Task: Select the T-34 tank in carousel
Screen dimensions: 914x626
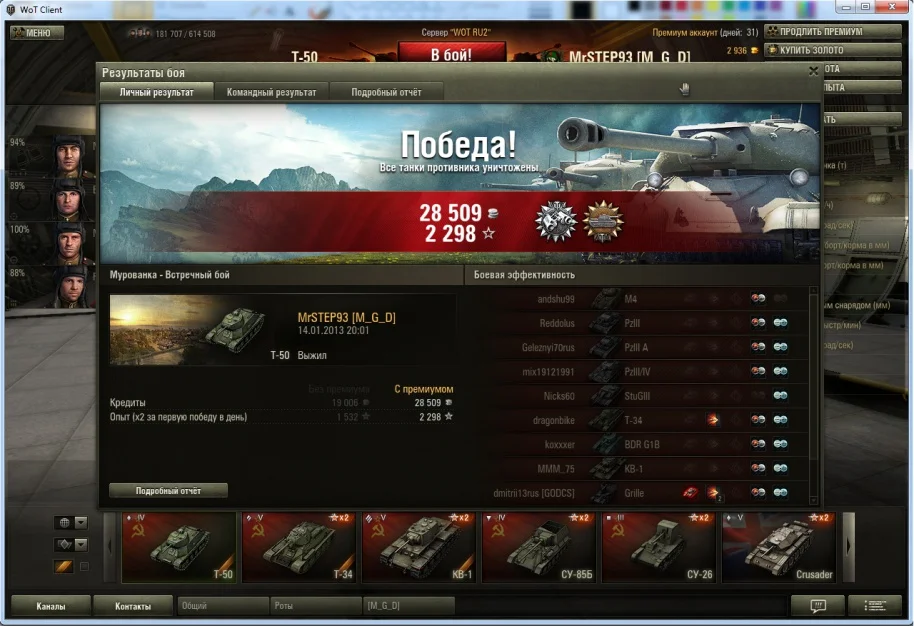Action: pyautogui.click(x=300, y=547)
